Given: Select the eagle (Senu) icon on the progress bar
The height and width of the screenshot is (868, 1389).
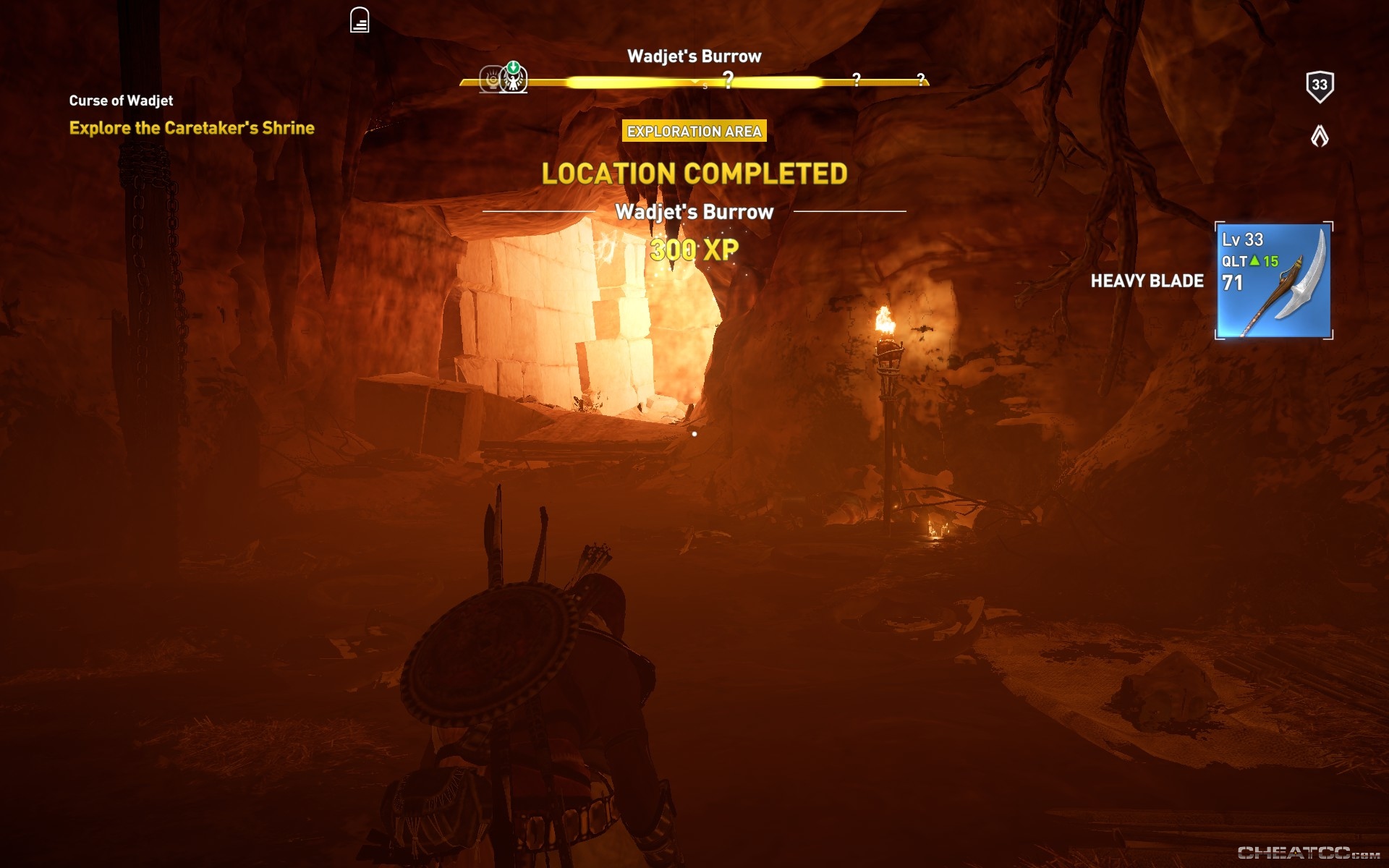Looking at the screenshot, I should point(514,82).
